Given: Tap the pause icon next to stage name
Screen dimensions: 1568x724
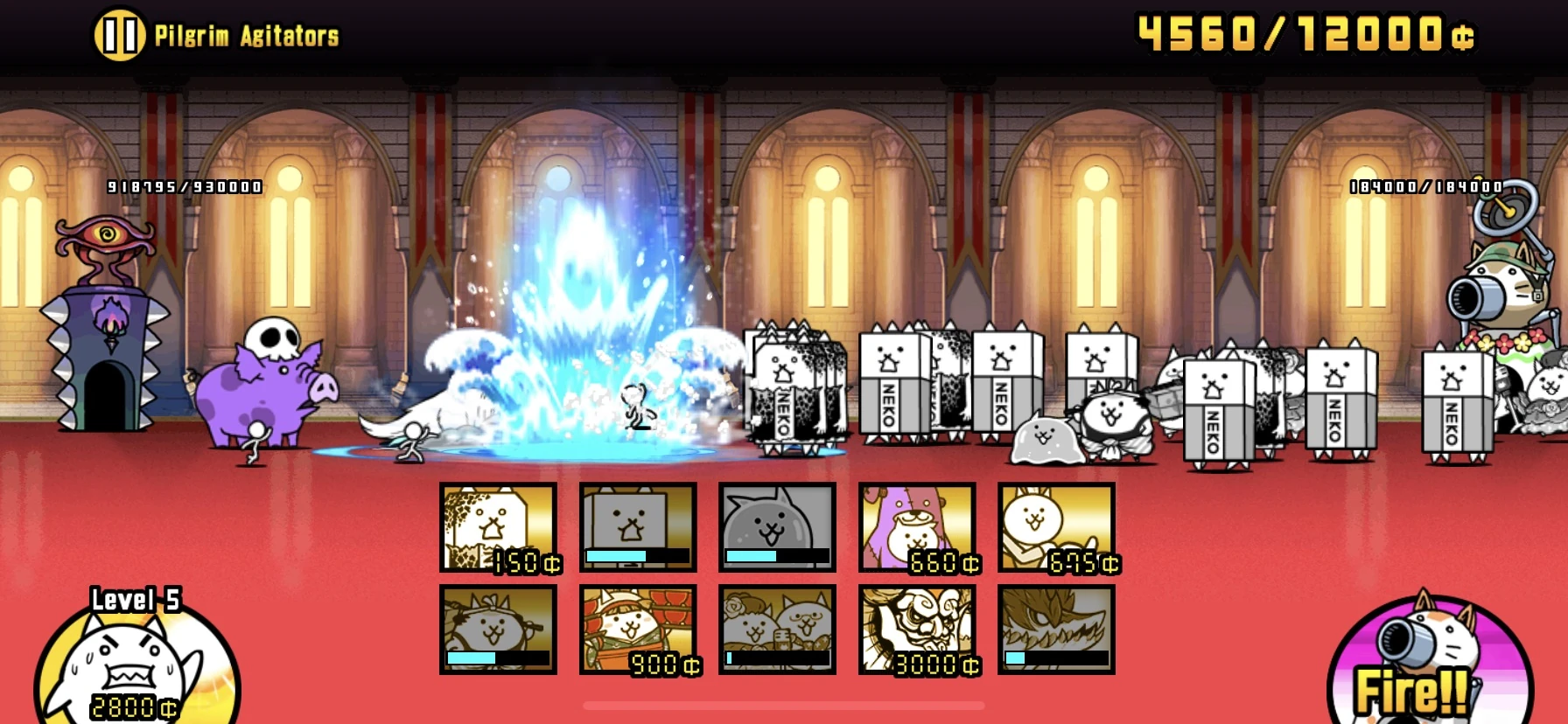Looking at the screenshot, I should 120,36.
